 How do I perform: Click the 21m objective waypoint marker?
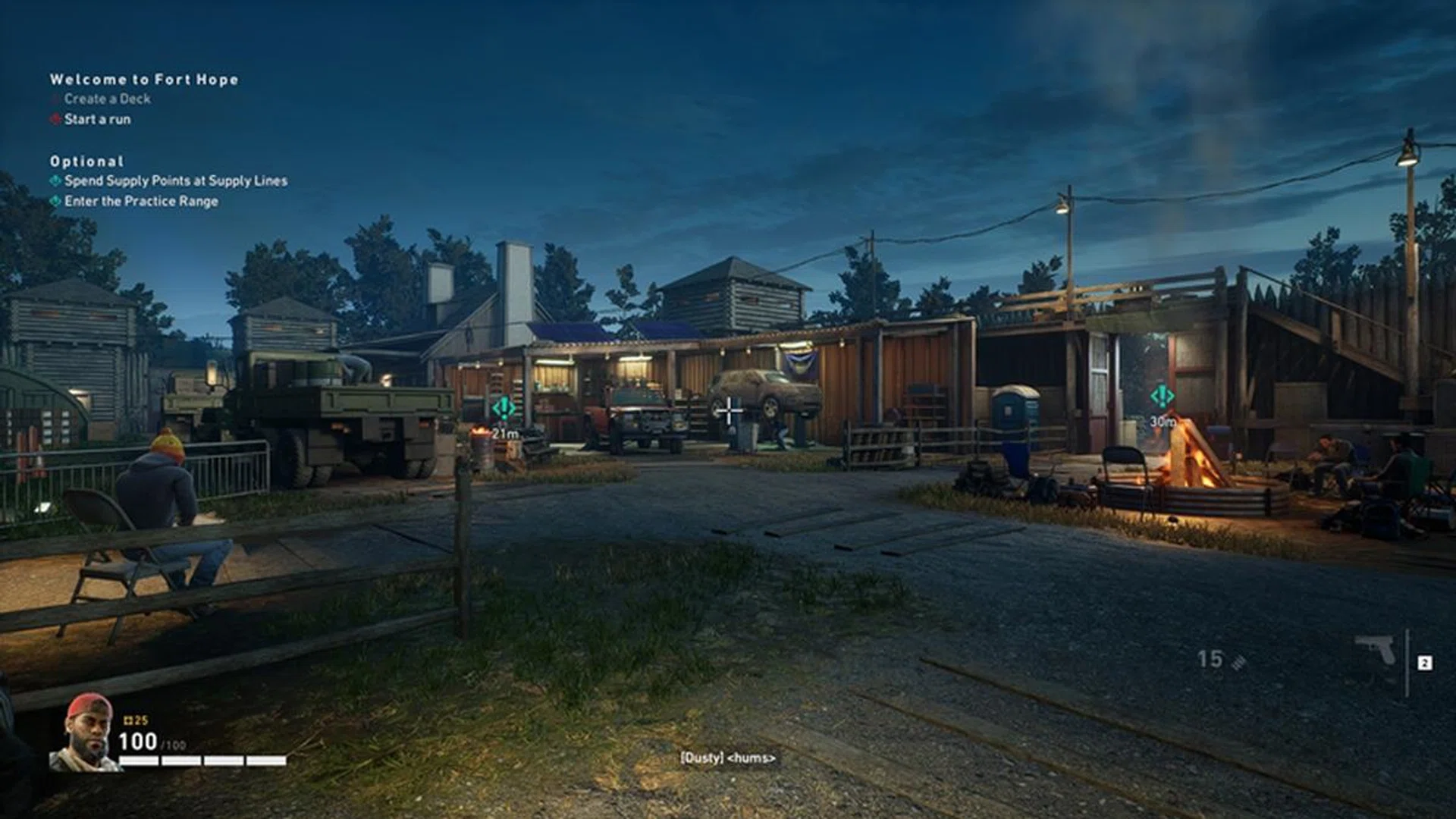pos(504,409)
